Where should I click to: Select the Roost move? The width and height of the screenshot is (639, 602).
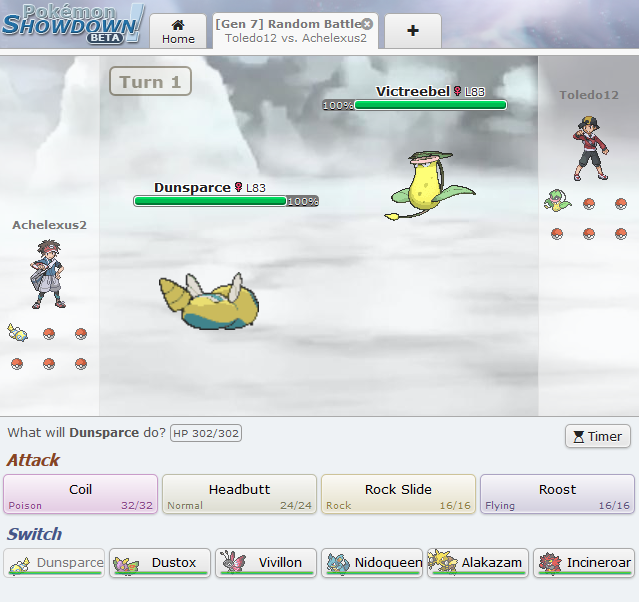click(557, 494)
